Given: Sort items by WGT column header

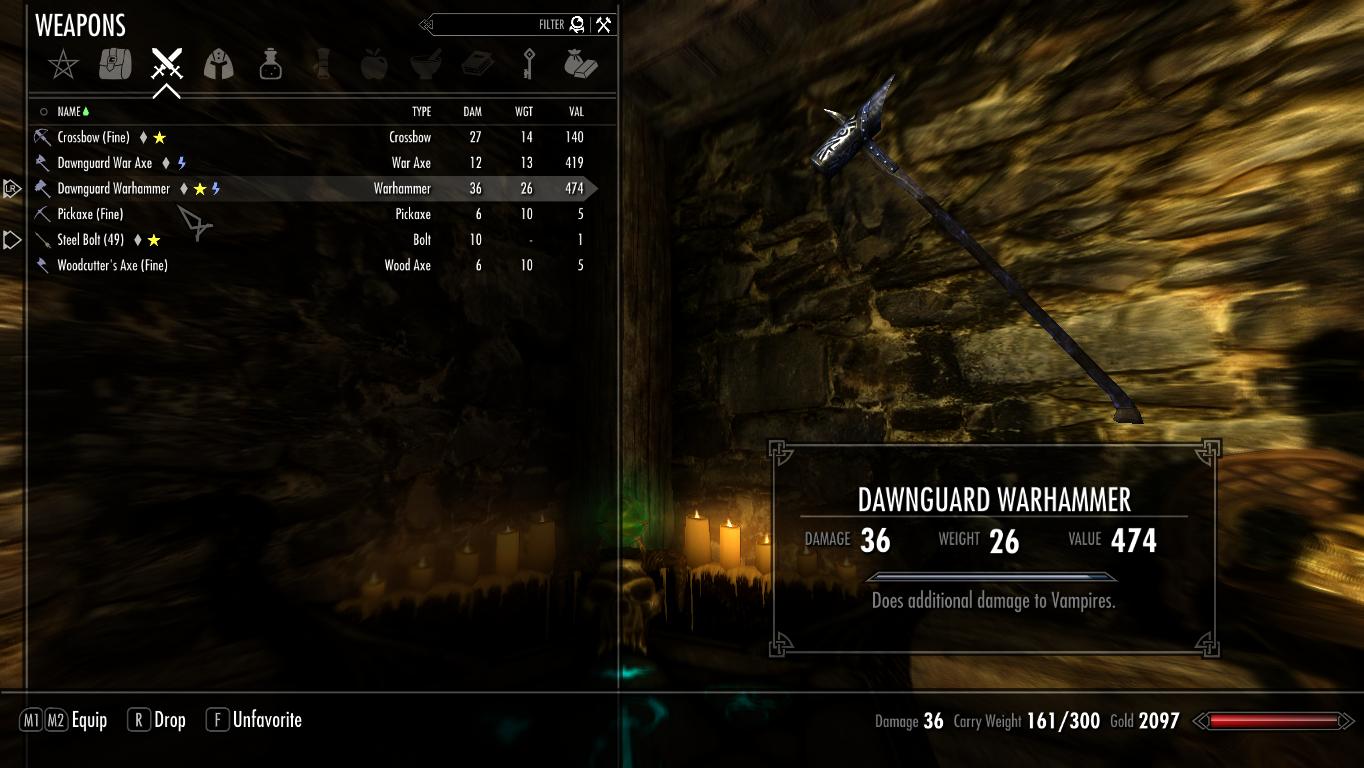Looking at the screenshot, I should pos(524,112).
